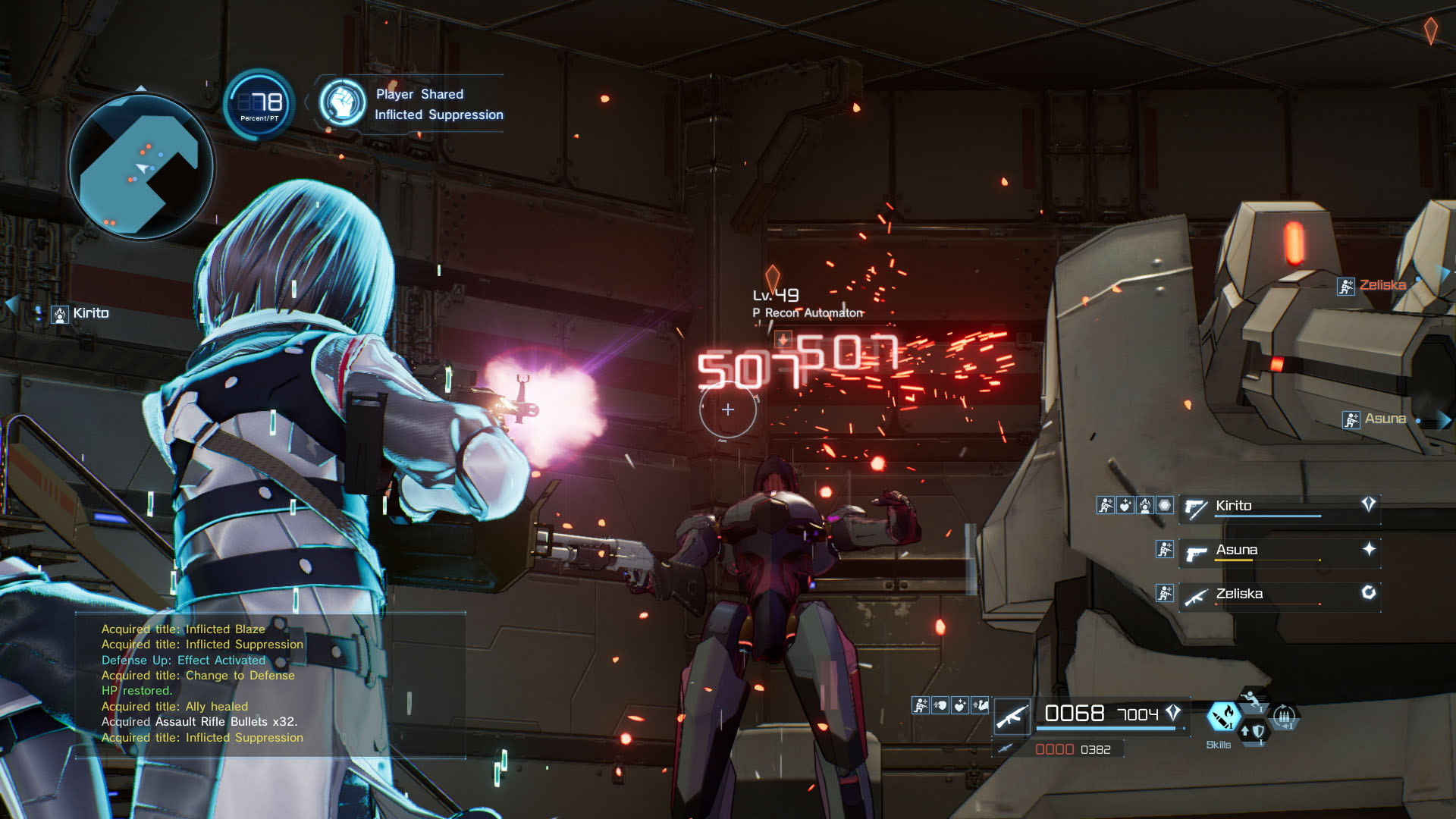Activate the flaming bullet skill
1456x819 pixels.
[x=1222, y=717]
